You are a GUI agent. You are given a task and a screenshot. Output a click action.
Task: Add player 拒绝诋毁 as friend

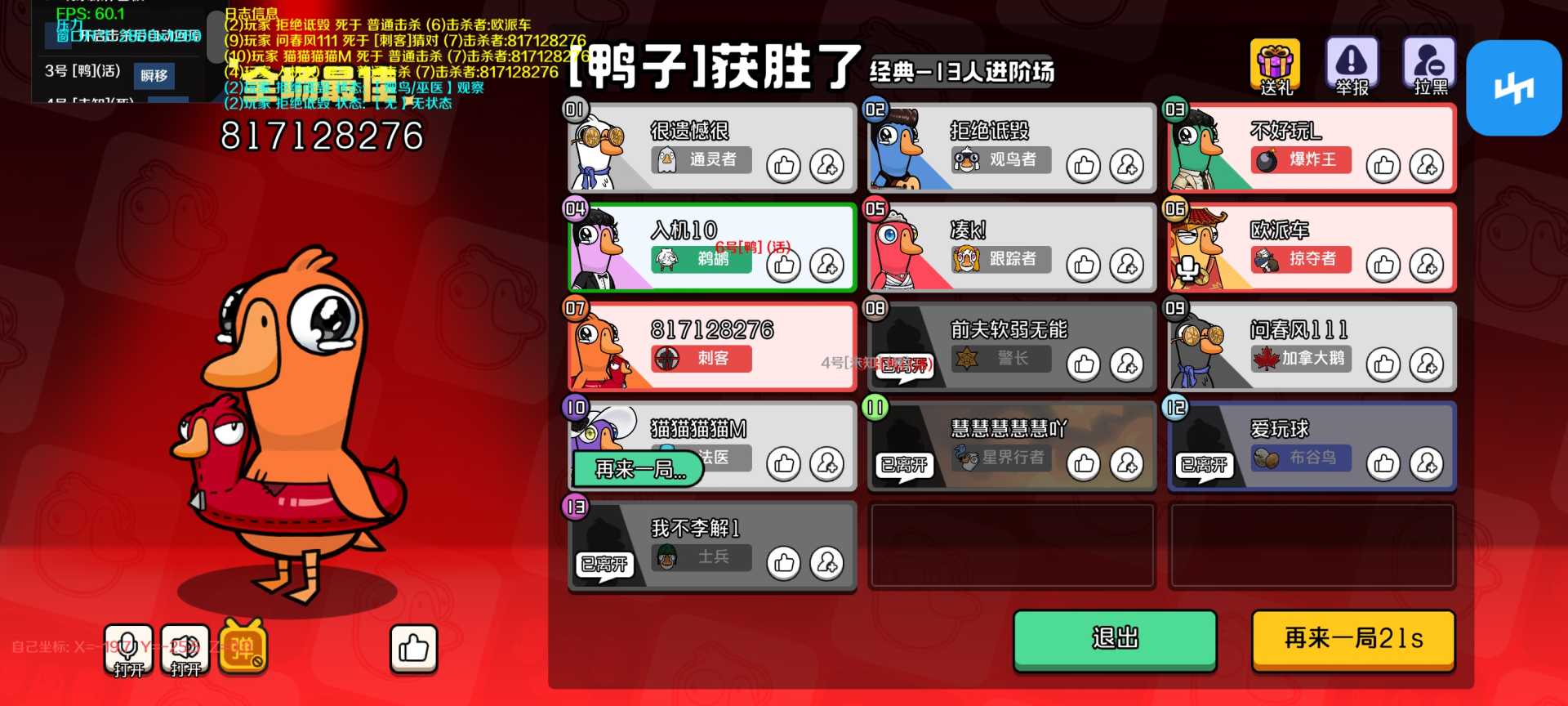click(x=1125, y=166)
